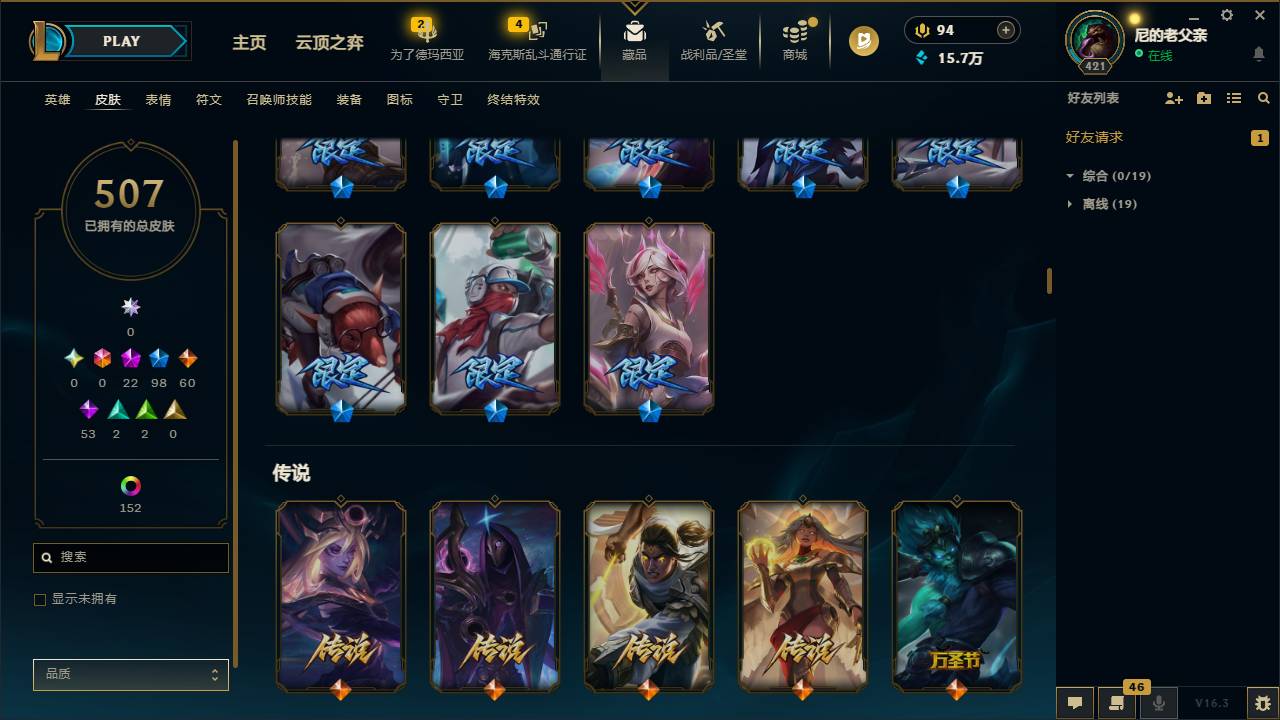This screenshot has height=720, width=1280.
Task: Switch friend list view with the list icon
Action: click(x=1233, y=97)
